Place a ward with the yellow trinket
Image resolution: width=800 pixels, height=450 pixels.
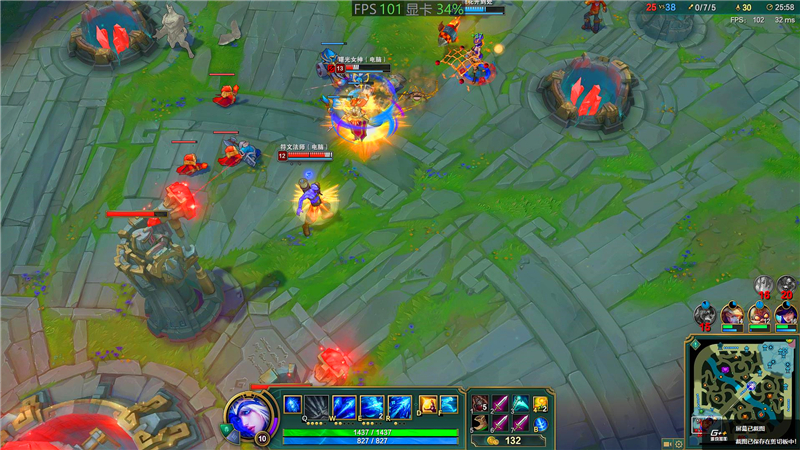541,404
